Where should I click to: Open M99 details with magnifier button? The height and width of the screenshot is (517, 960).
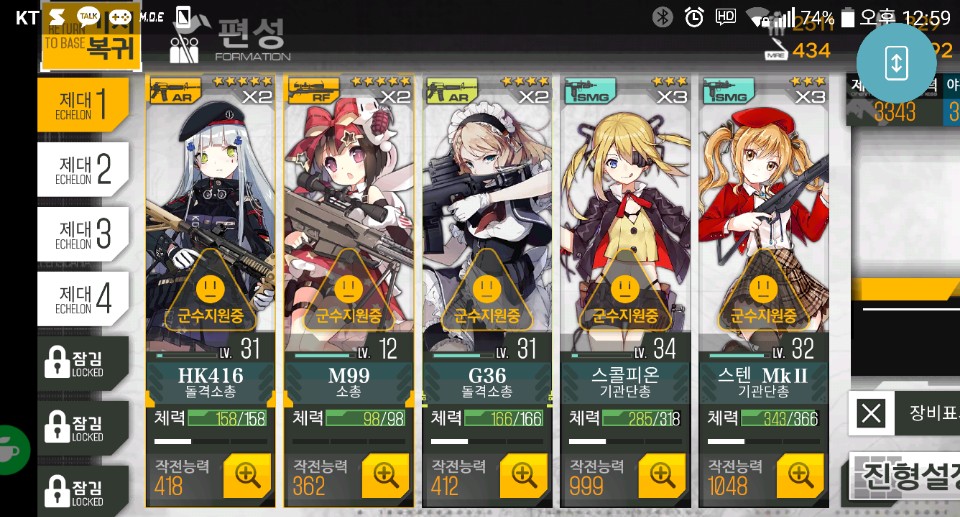[385, 475]
